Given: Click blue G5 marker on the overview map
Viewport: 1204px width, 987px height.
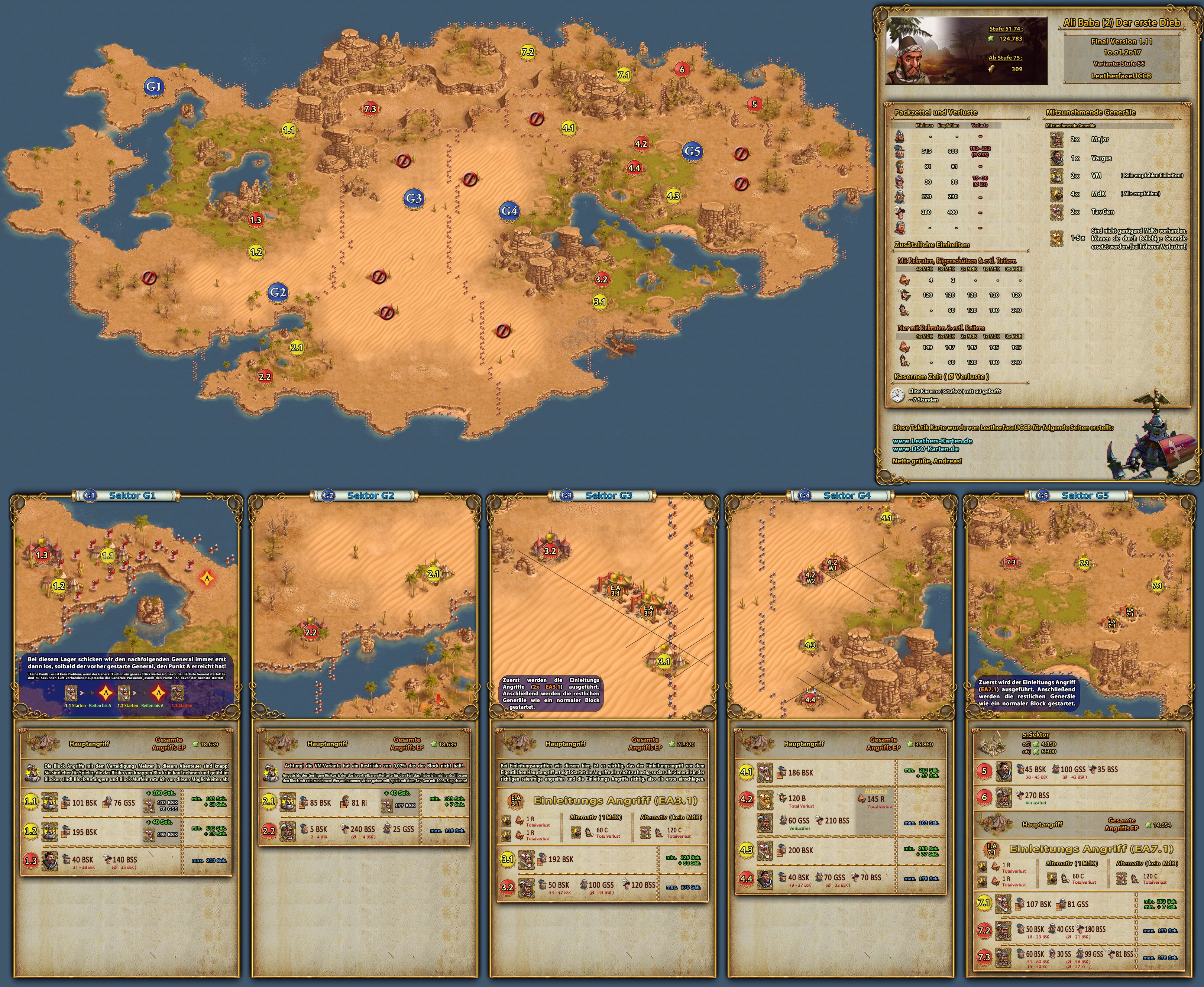Looking at the screenshot, I should pyautogui.click(x=692, y=151).
